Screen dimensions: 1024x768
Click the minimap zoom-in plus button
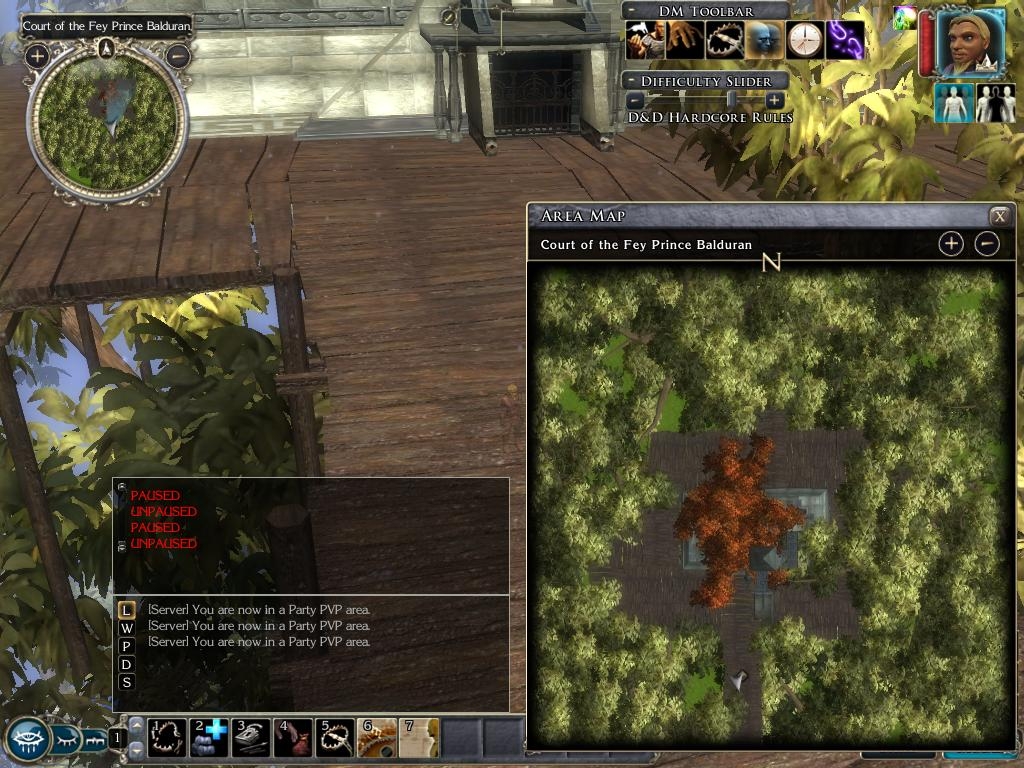(x=37, y=56)
